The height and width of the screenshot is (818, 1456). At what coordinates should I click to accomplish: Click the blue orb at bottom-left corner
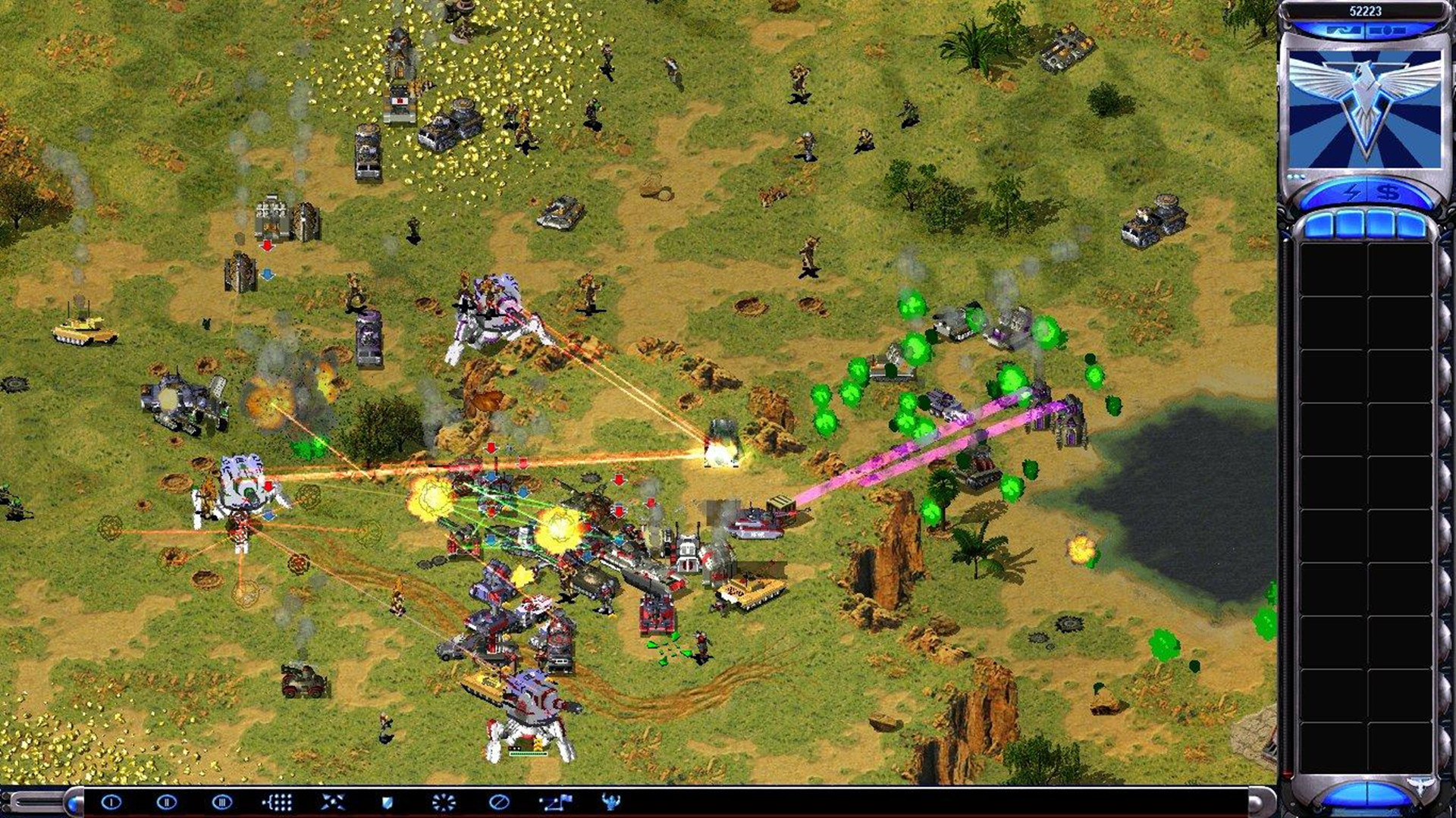click(x=74, y=804)
